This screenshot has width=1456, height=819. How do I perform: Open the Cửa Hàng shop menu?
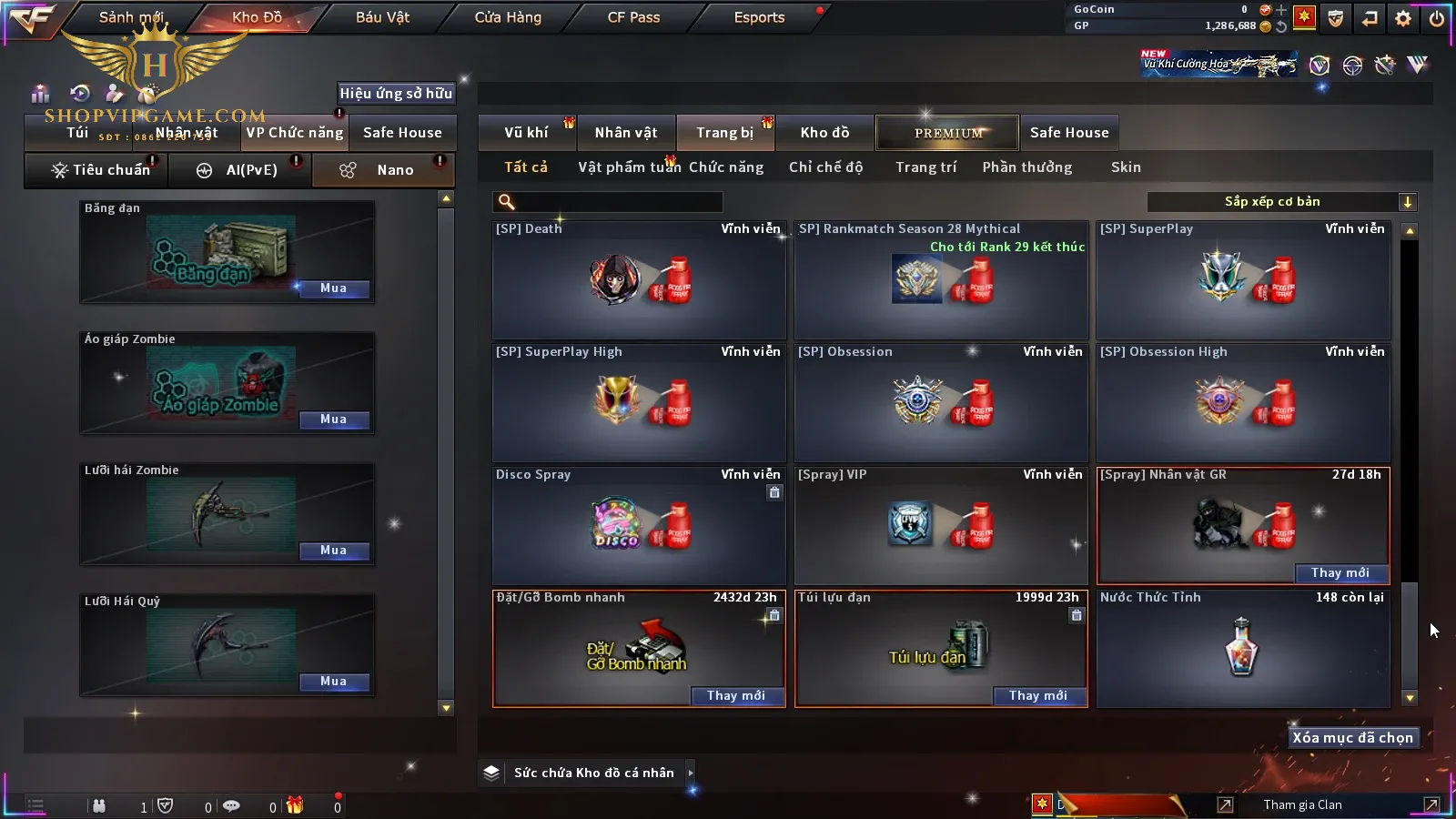tap(508, 17)
